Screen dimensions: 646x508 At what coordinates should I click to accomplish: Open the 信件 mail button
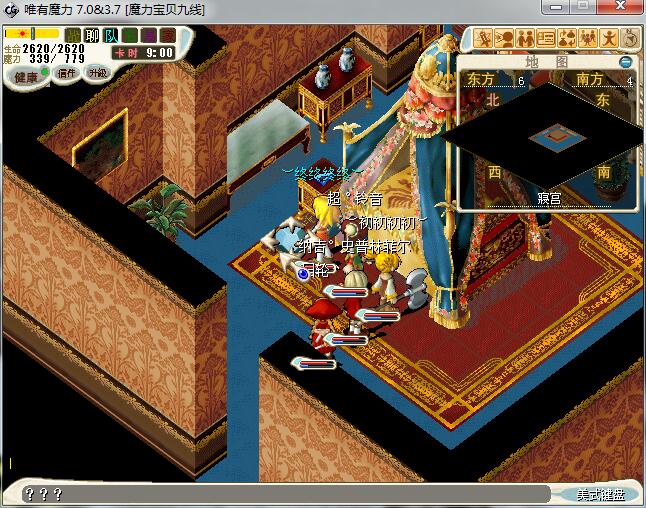(67, 73)
